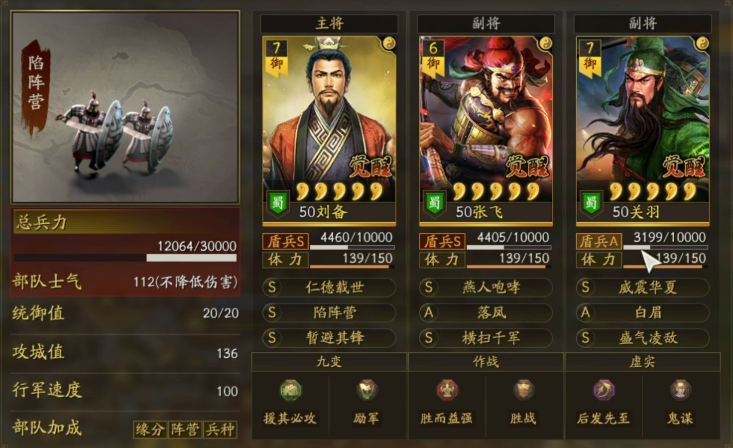View the 横扫千军 skill
The image size is (733, 448).
click(486, 337)
